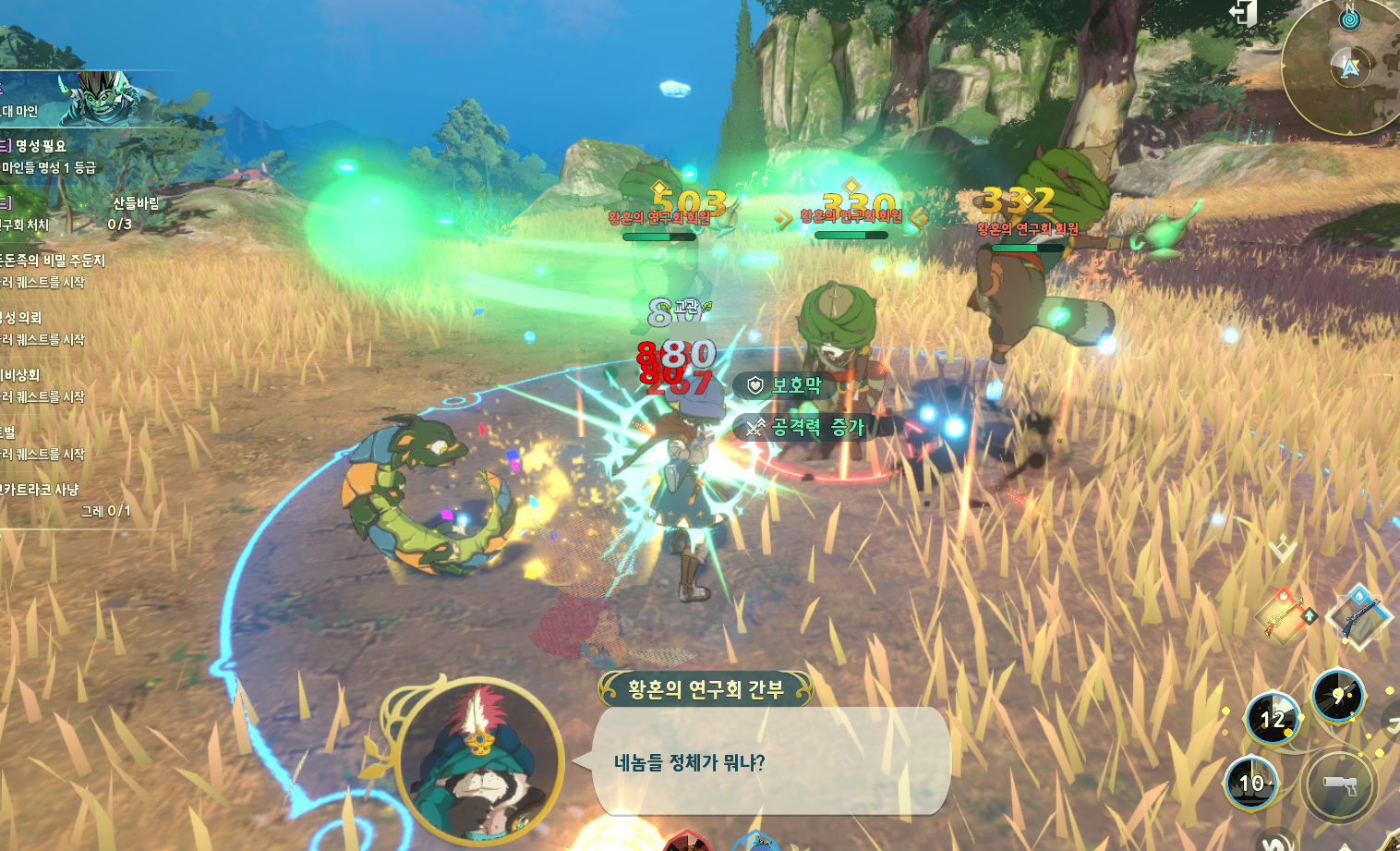Expand the down-chevron above weapon slots

coord(1283,549)
